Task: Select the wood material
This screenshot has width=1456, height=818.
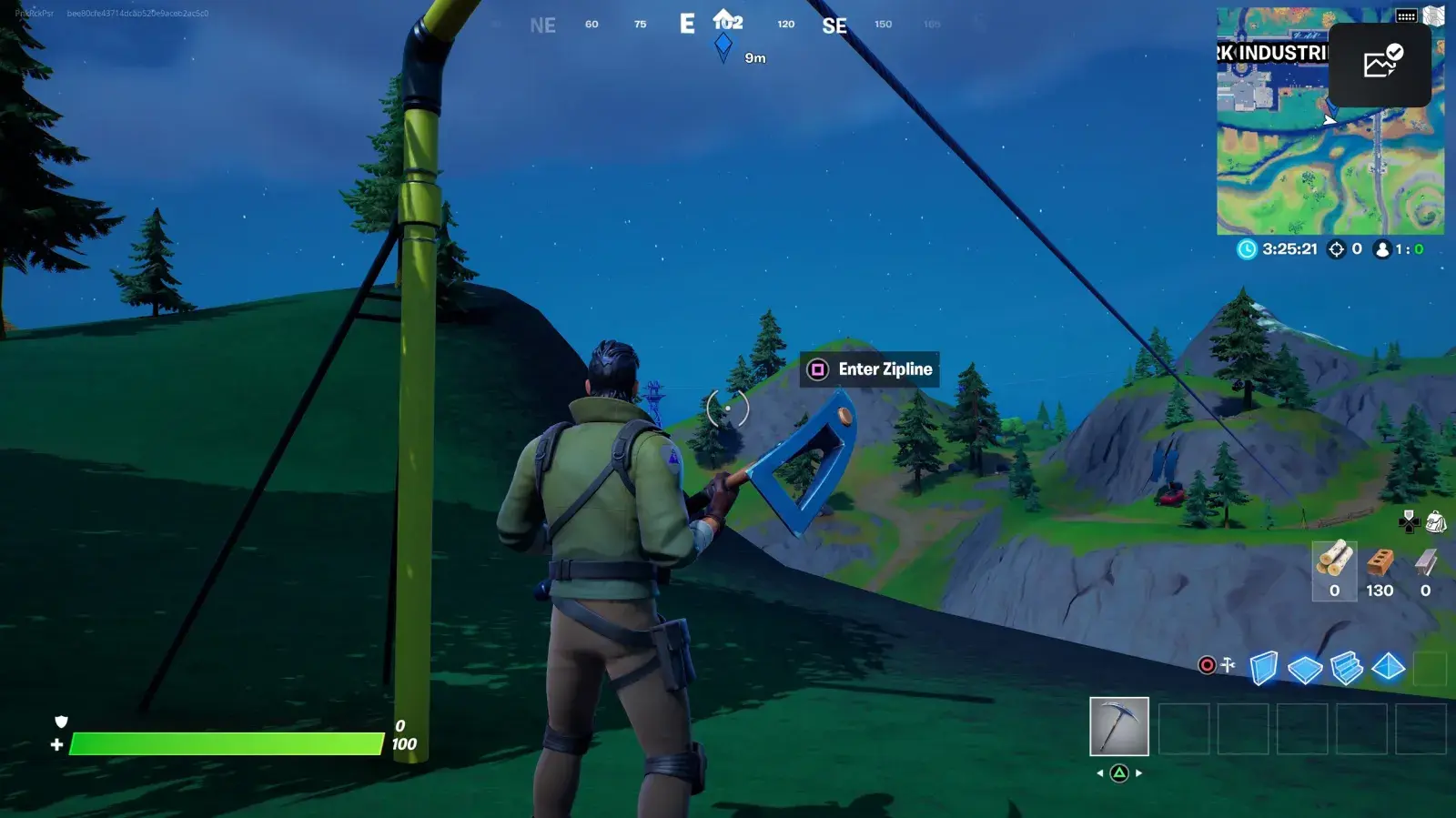Action: tap(1334, 570)
